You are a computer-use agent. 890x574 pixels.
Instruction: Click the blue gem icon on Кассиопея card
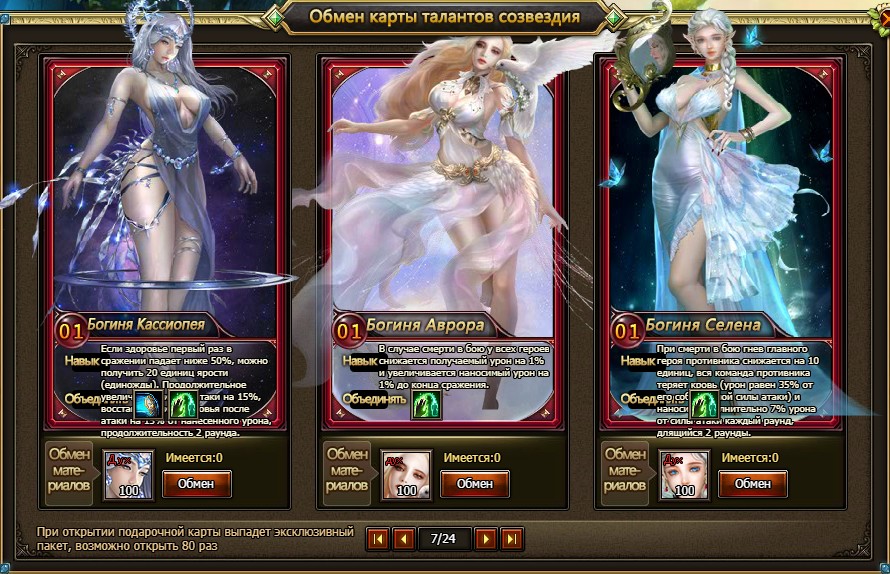[x=149, y=404]
